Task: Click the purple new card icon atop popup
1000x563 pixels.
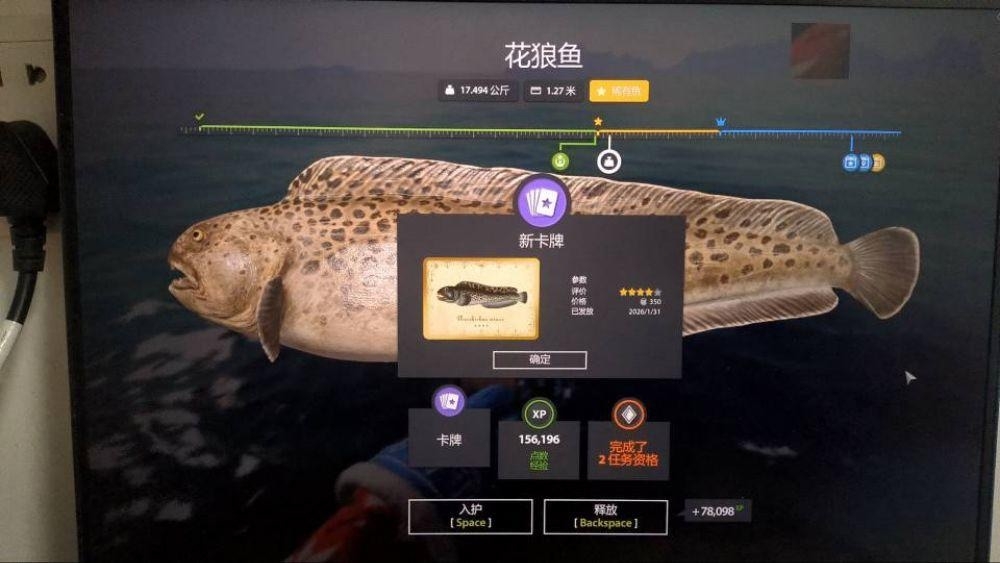Action: point(541,202)
